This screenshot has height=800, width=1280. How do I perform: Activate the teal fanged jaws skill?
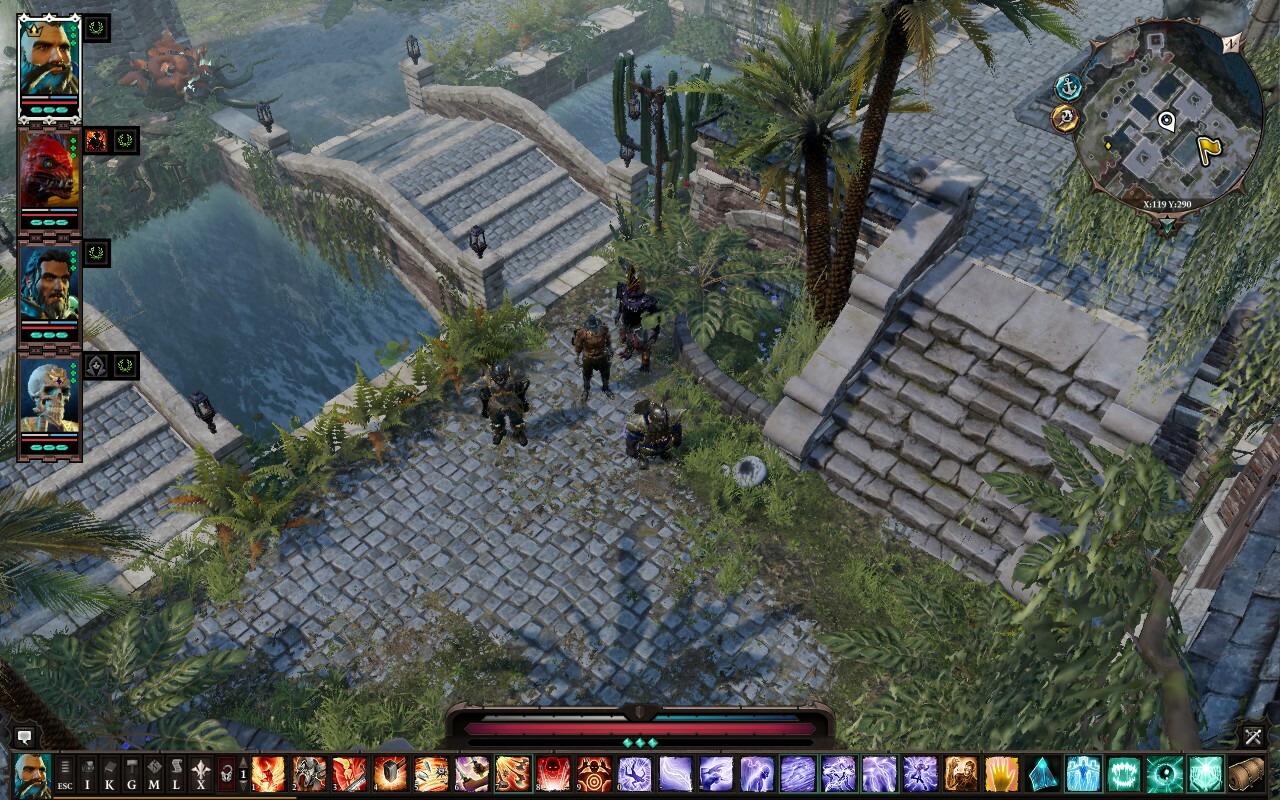pyautogui.click(x=1124, y=775)
